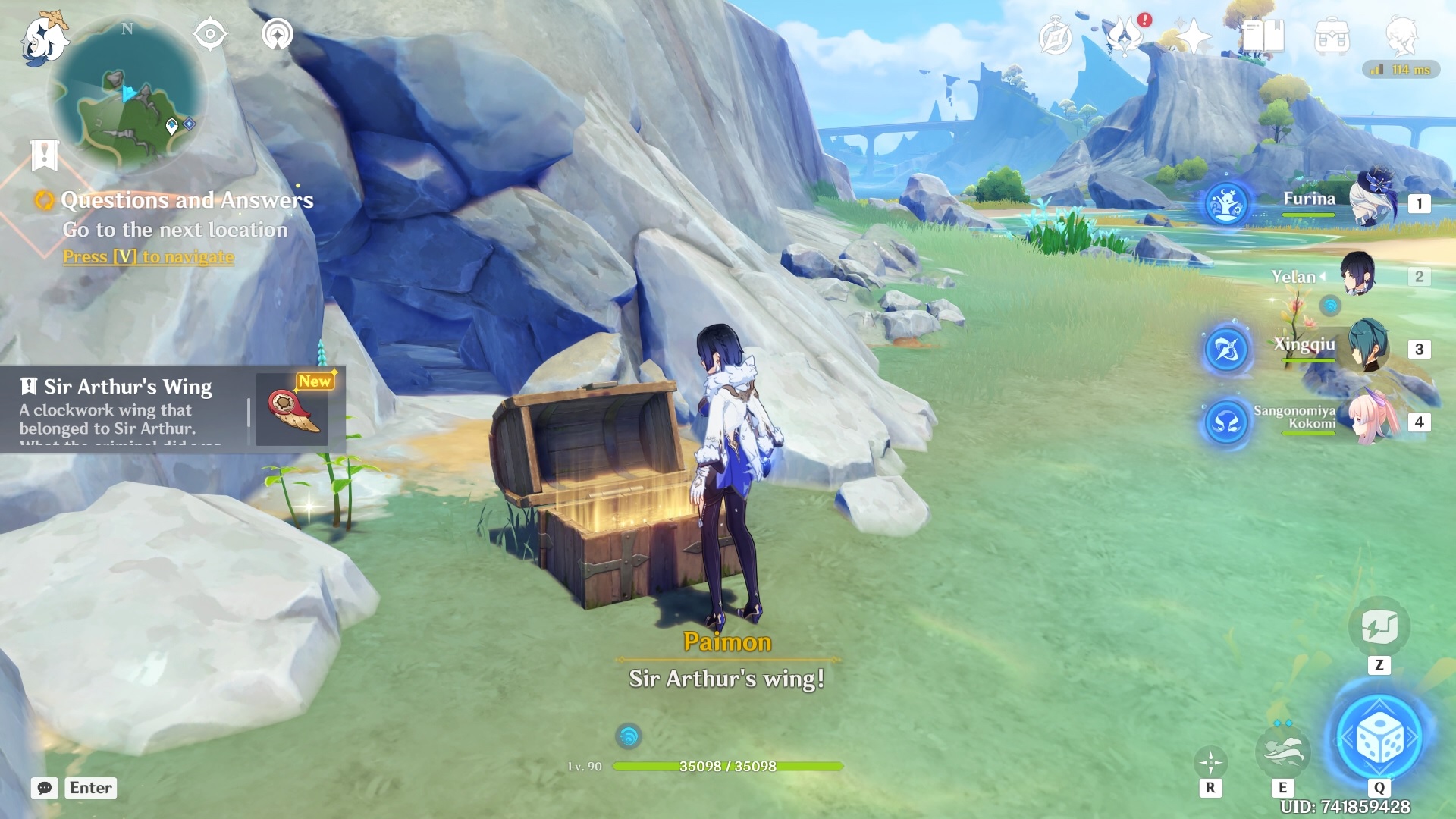Open the Paimon menu icon

44,38
